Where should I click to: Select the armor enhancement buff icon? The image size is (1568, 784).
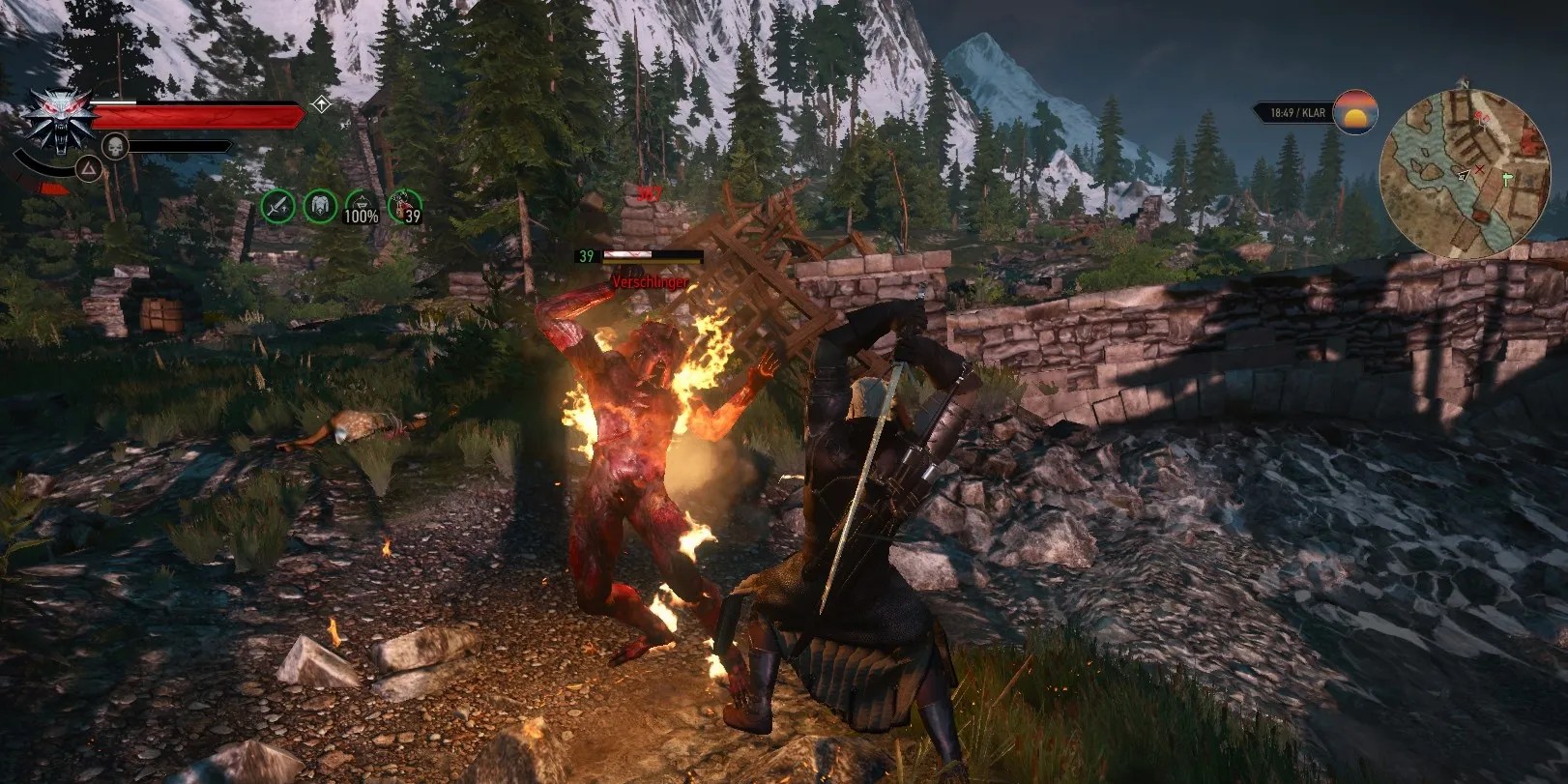[320, 206]
